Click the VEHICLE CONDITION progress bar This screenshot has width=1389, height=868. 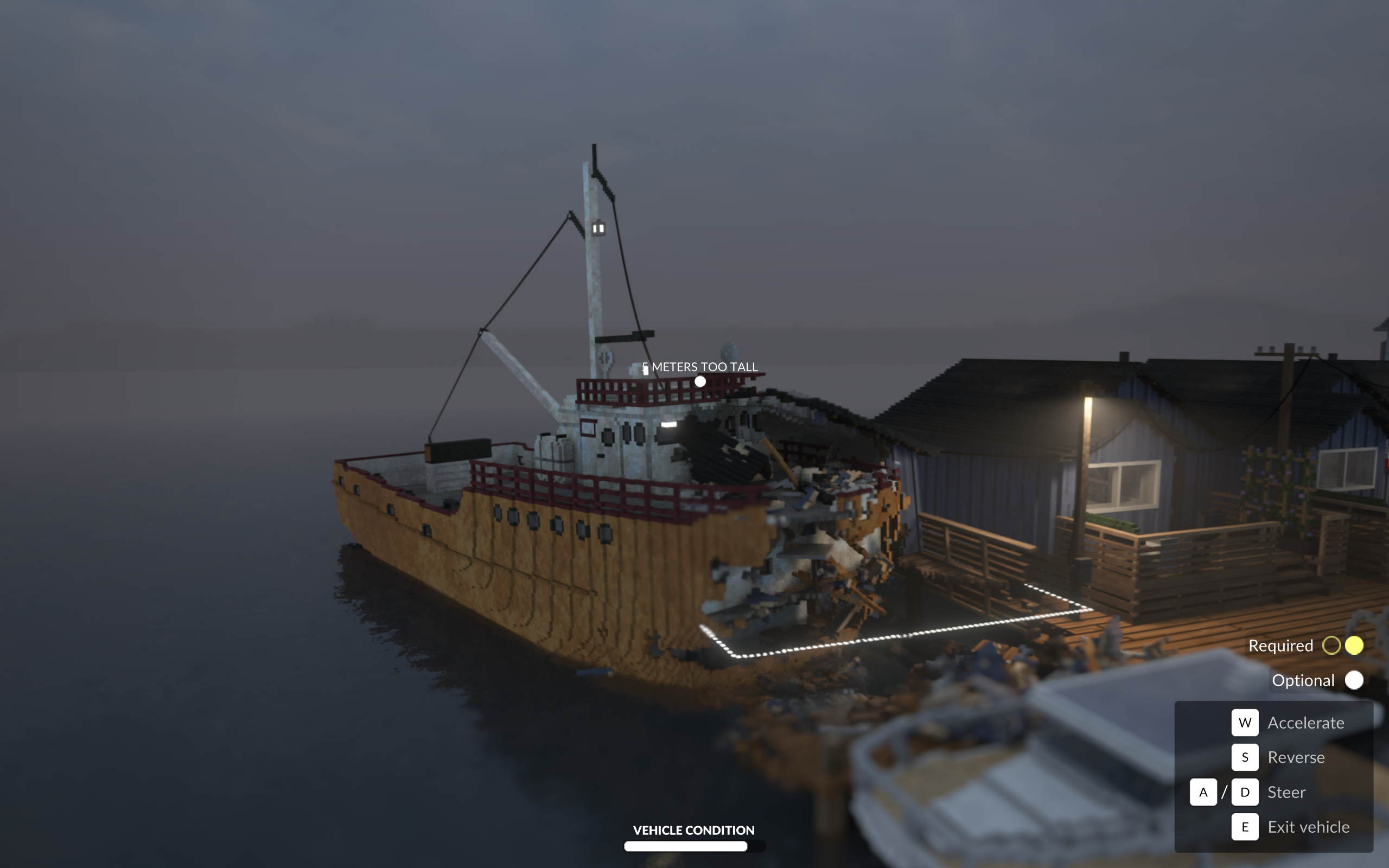tap(693, 846)
